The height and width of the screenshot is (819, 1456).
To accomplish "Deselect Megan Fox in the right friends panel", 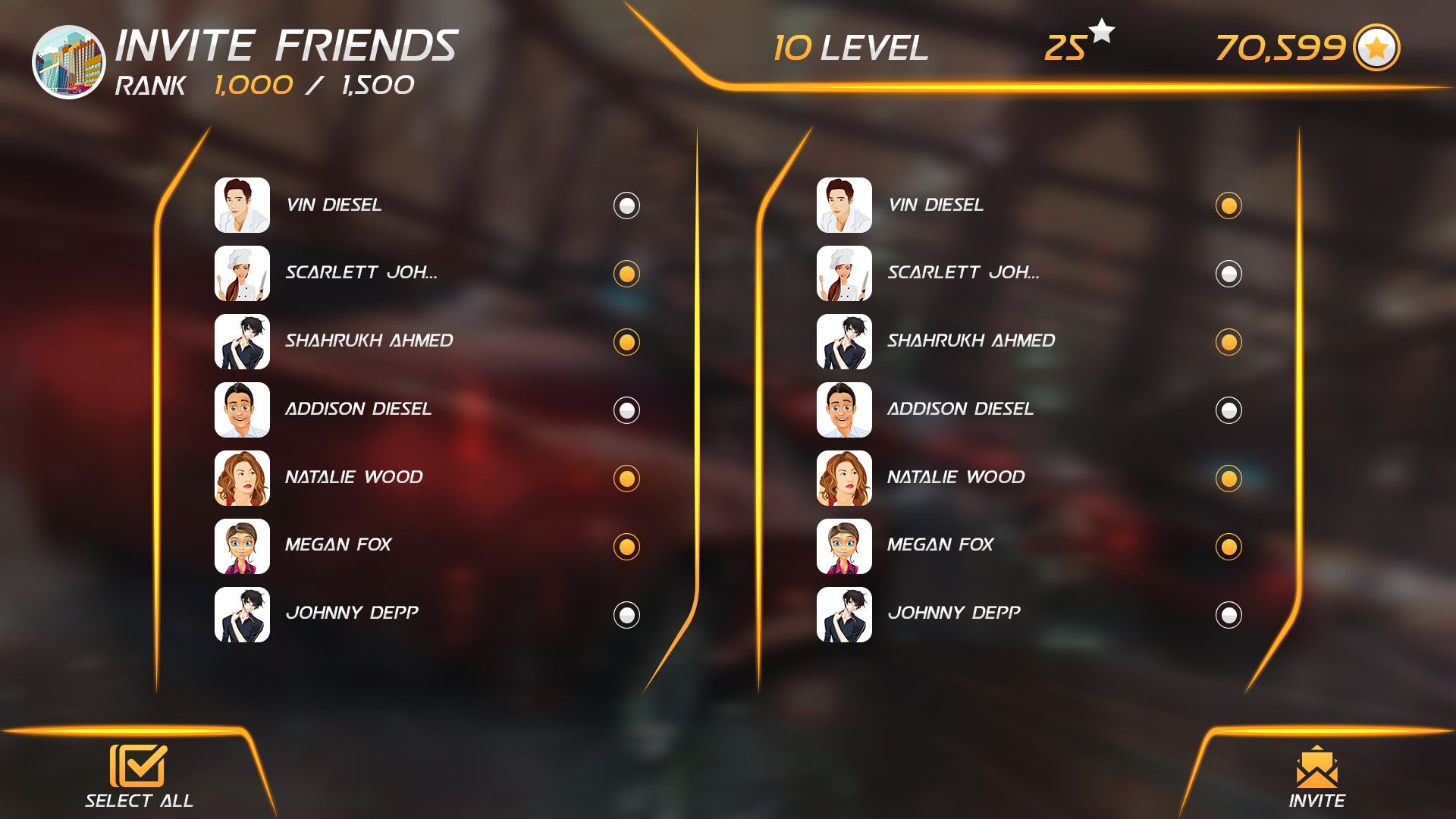I will 1228,547.
